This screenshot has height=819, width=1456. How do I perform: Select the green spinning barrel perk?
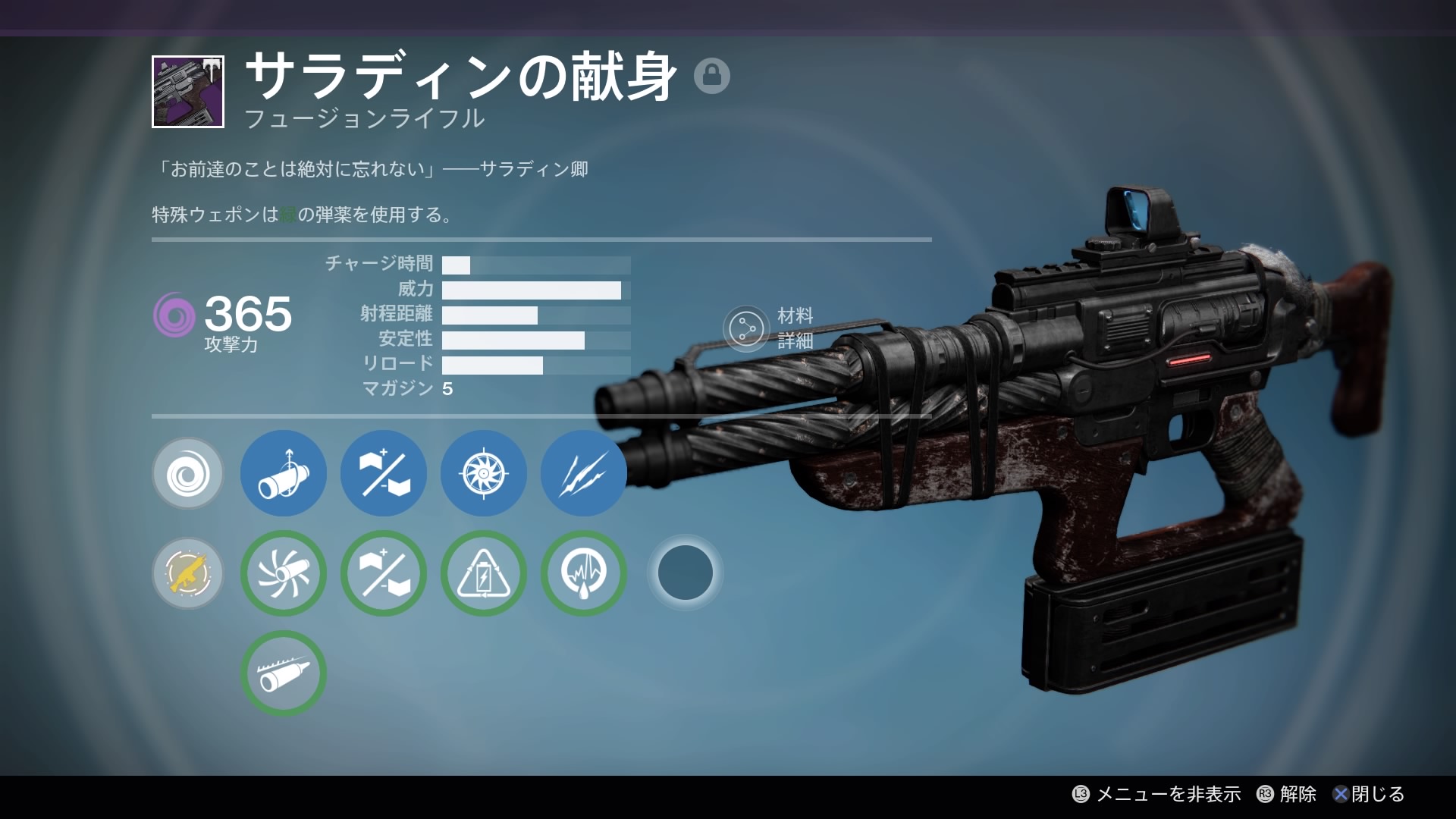284,573
